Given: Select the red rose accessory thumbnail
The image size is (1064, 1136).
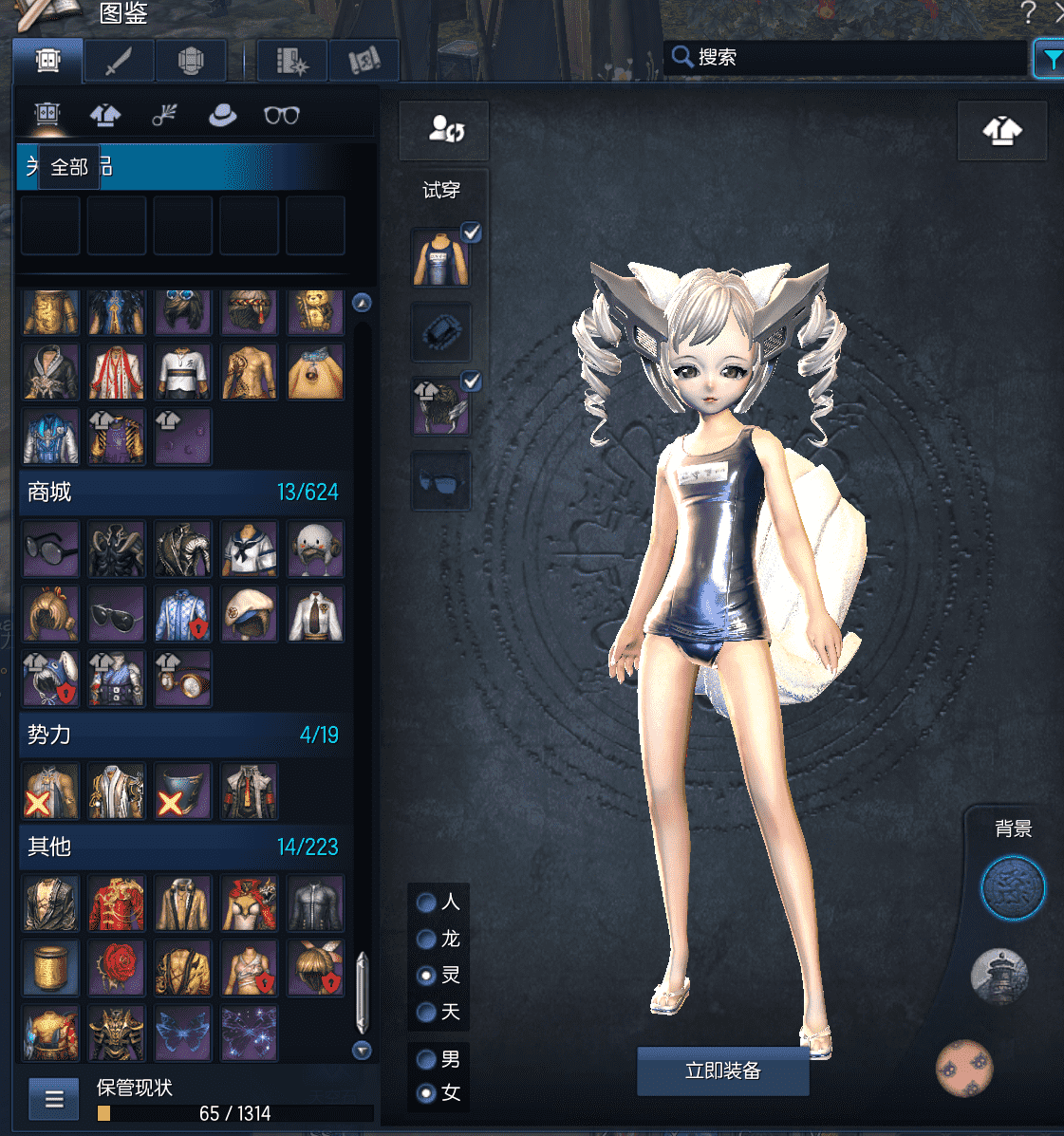Looking at the screenshot, I should [x=117, y=968].
